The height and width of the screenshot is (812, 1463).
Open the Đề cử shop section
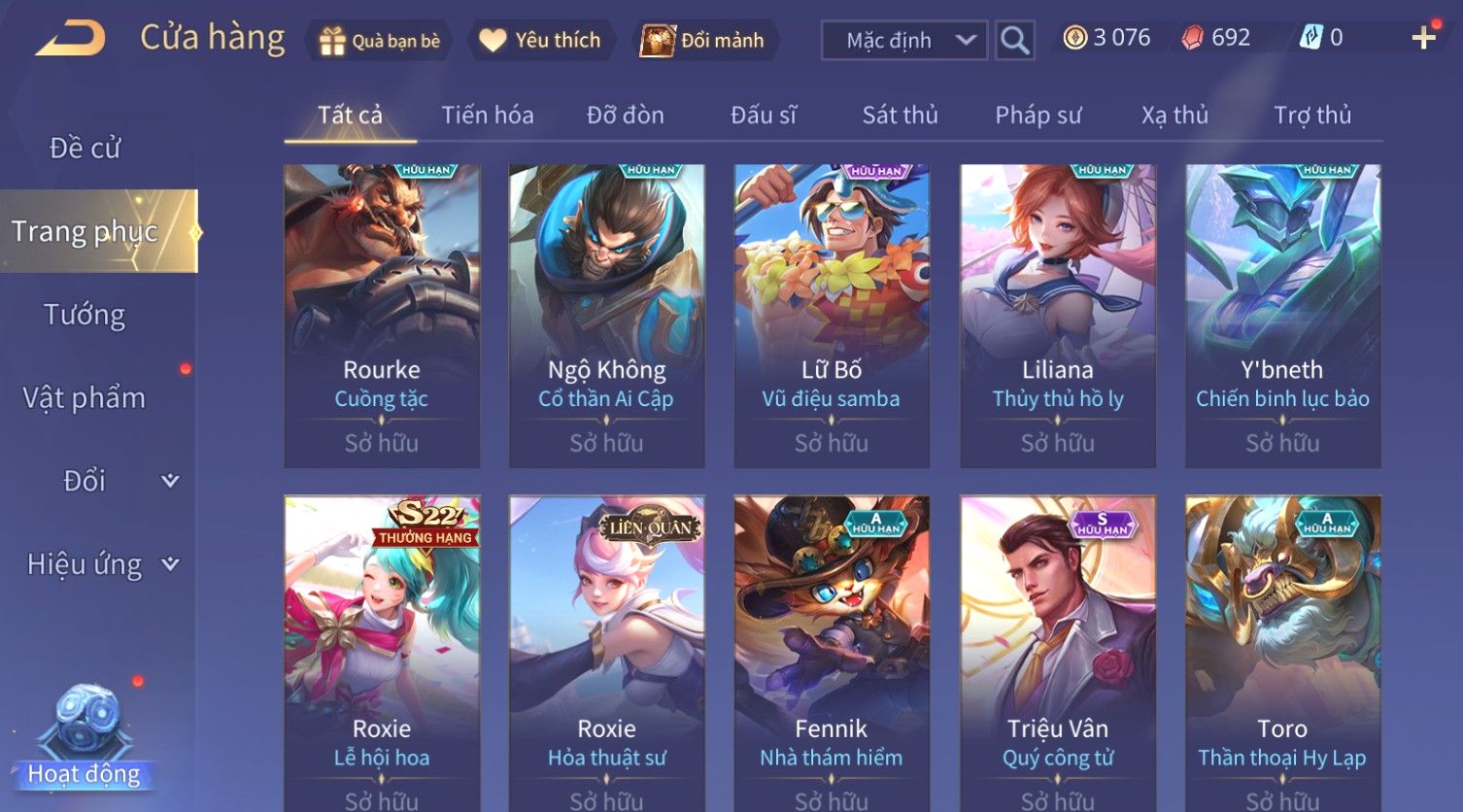85,149
